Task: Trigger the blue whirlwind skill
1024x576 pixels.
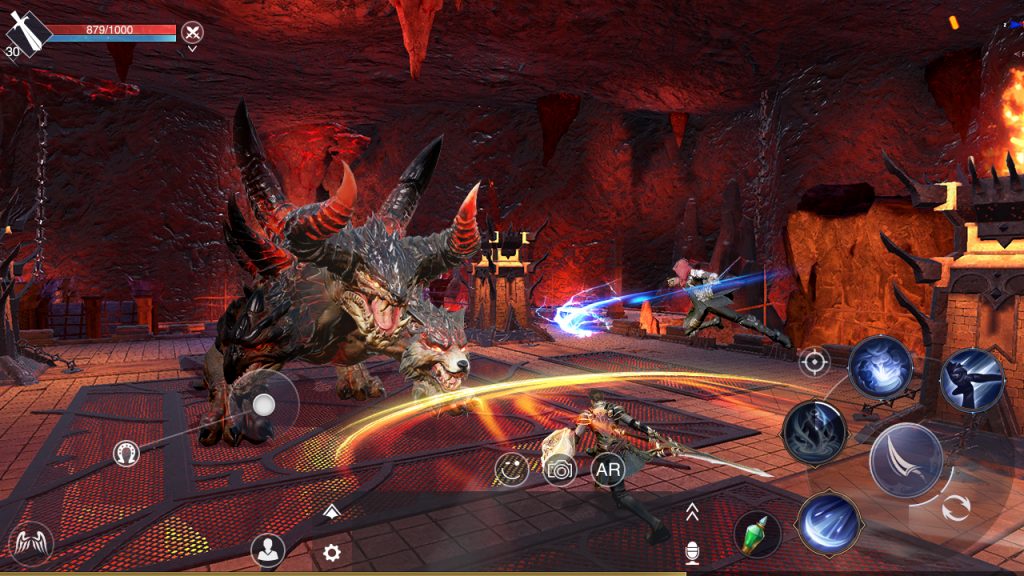Action: 880,367
